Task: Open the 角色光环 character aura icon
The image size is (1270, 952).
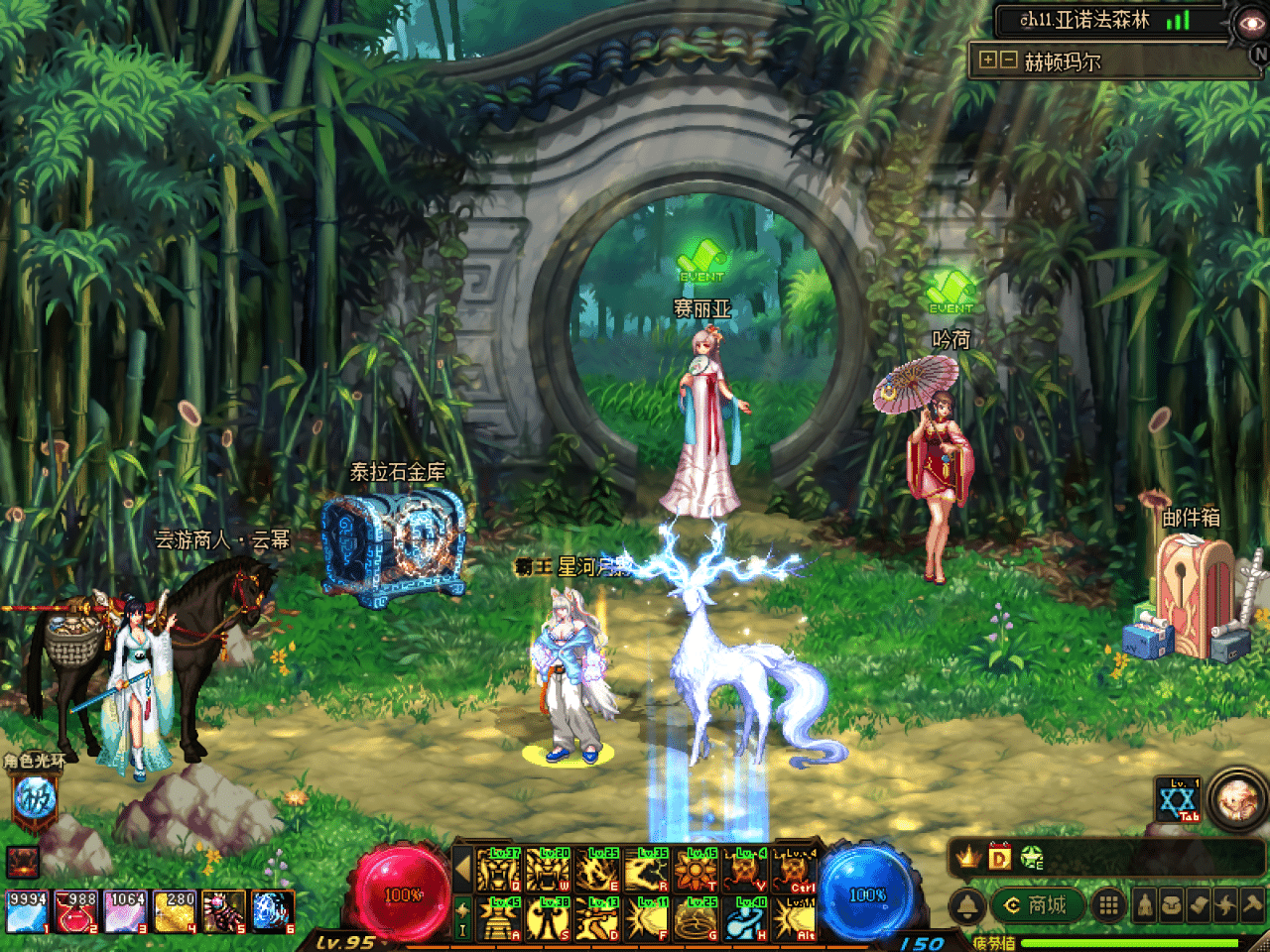Action: pyautogui.click(x=35, y=797)
